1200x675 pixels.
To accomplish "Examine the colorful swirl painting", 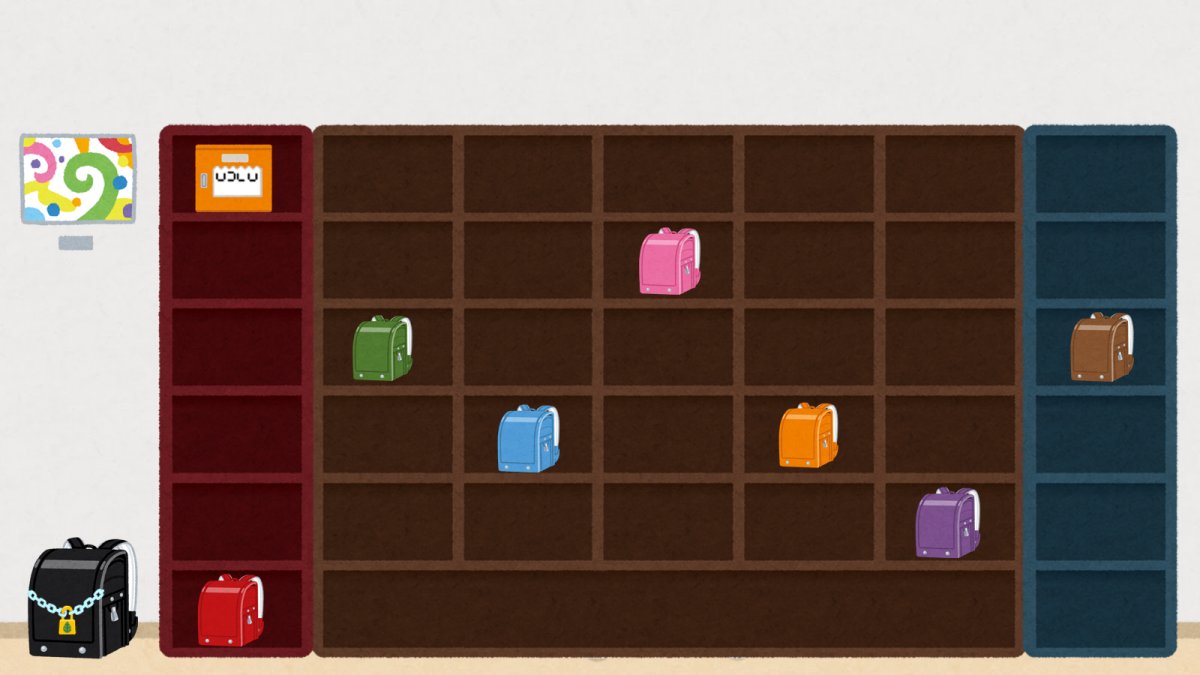I will point(78,179).
